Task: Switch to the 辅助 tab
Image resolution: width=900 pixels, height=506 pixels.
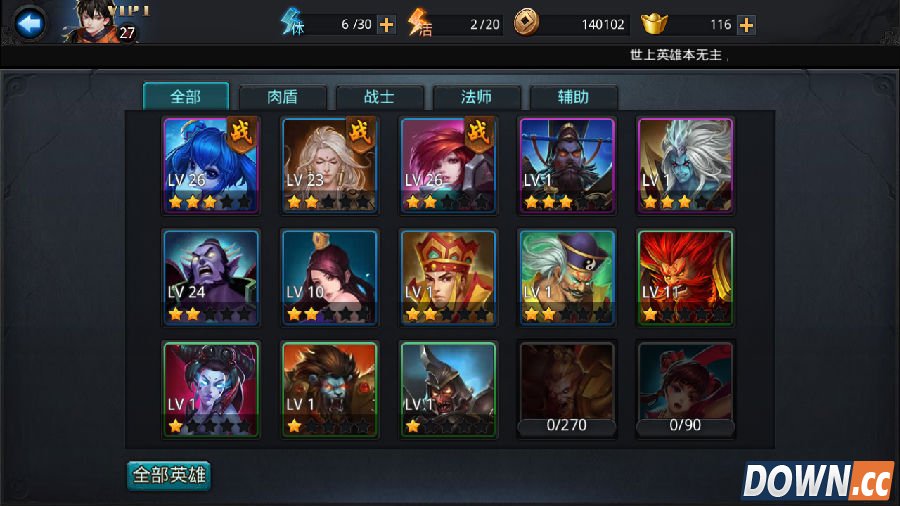Action: pyautogui.click(x=573, y=97)
